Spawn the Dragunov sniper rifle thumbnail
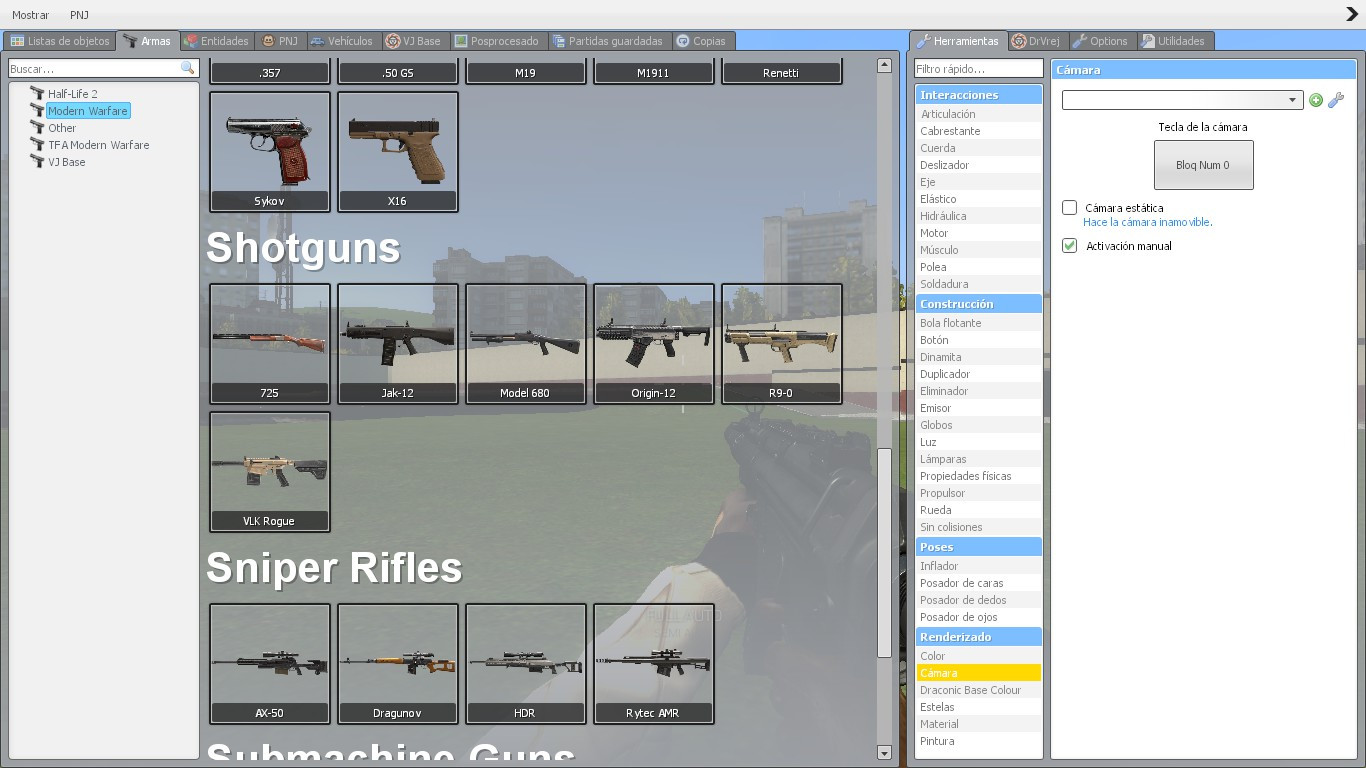Viewport: 1366px width, 768px height. [x=397, y=663]
